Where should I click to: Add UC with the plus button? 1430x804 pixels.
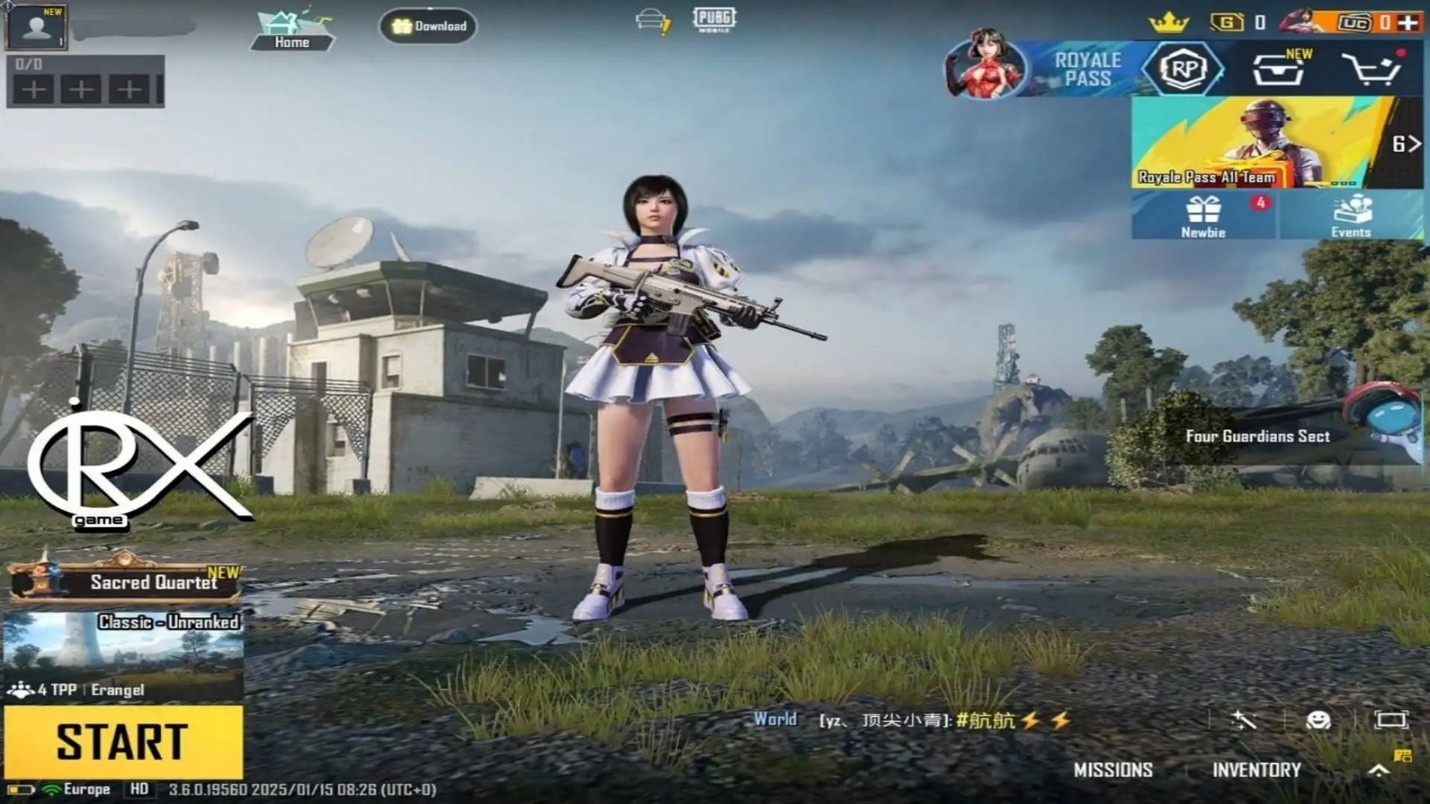[x=1408, y=22]
